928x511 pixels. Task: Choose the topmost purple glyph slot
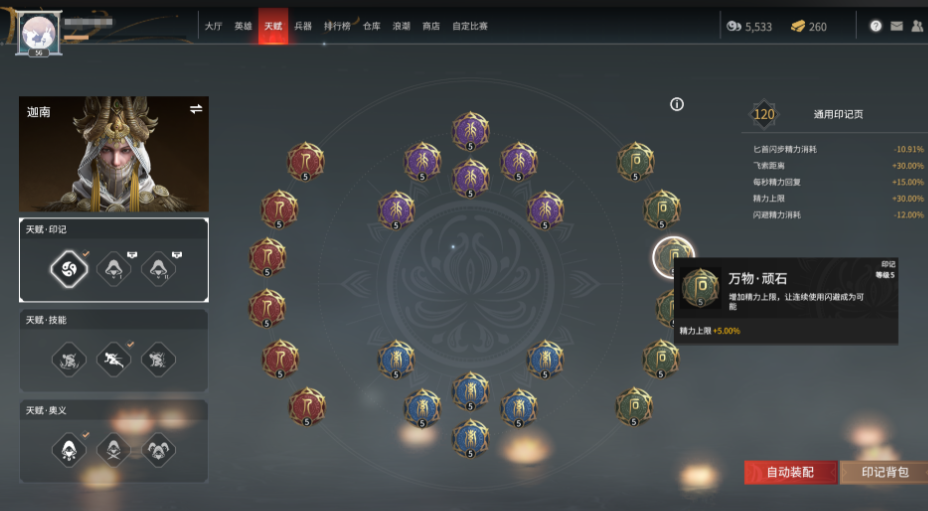(x=470, y=131)
